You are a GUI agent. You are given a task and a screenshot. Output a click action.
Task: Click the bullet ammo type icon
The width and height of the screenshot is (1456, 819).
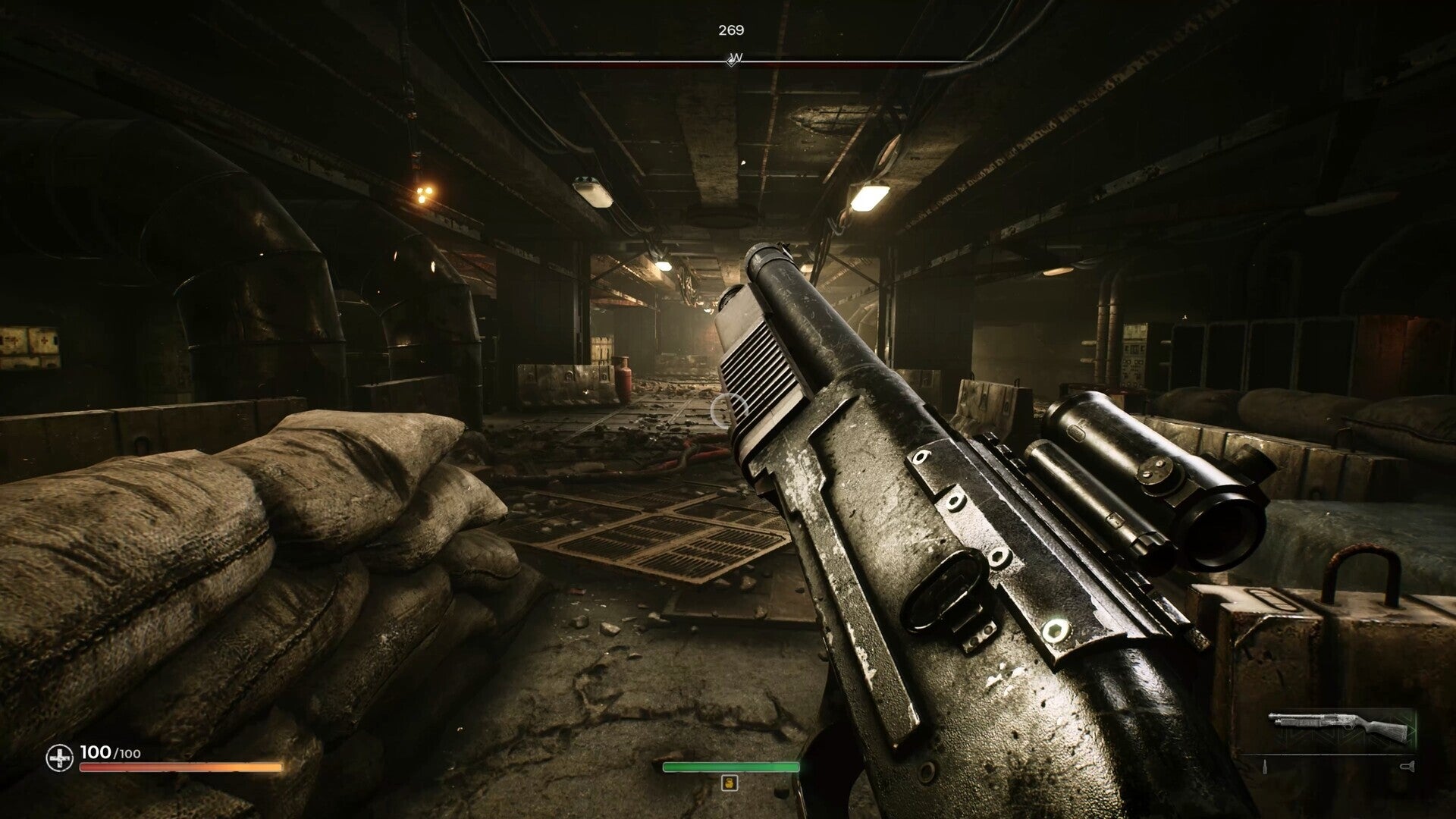point(1265,767)
